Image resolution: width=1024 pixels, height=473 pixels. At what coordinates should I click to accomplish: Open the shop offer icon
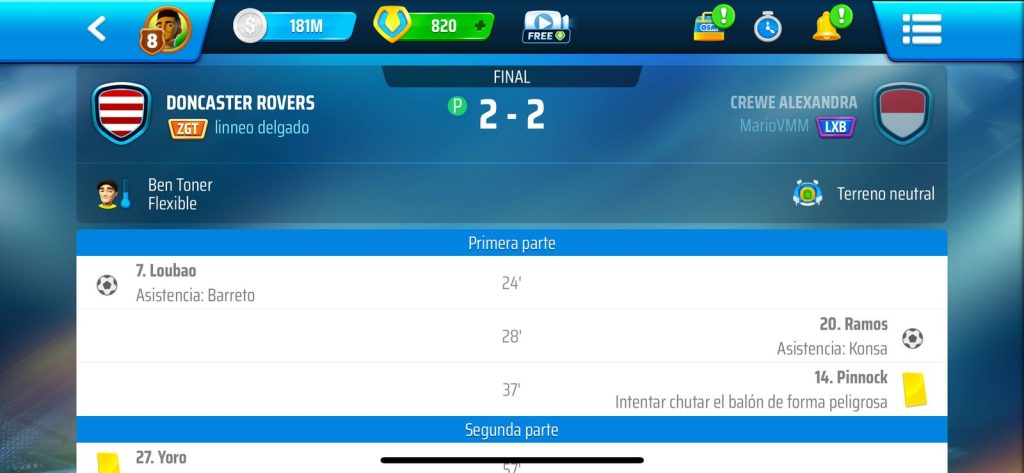(x=711, y=25)
